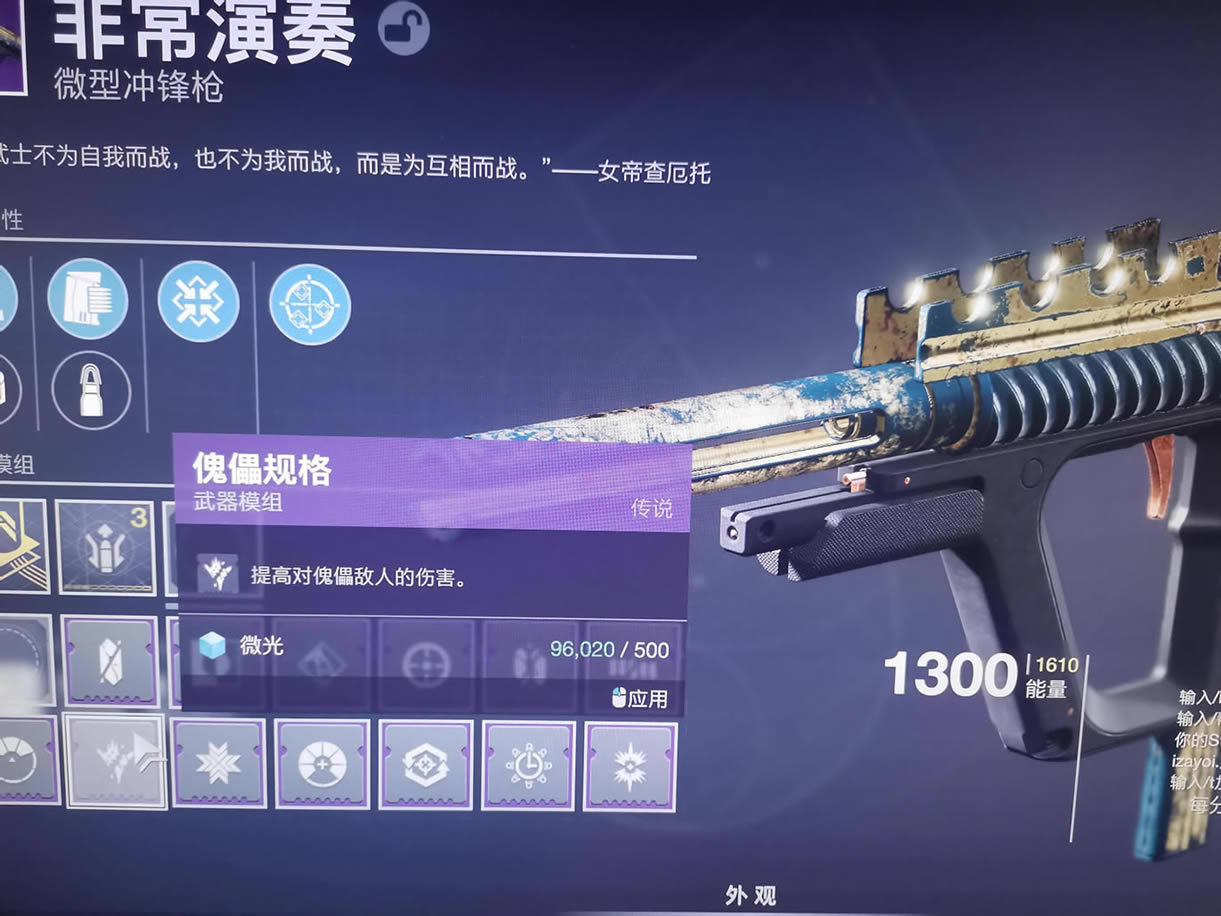Viewport: 1221px width, 916px height.
Task: Open the masterwork slot marked with 3
Action: (x=105, y=547)
